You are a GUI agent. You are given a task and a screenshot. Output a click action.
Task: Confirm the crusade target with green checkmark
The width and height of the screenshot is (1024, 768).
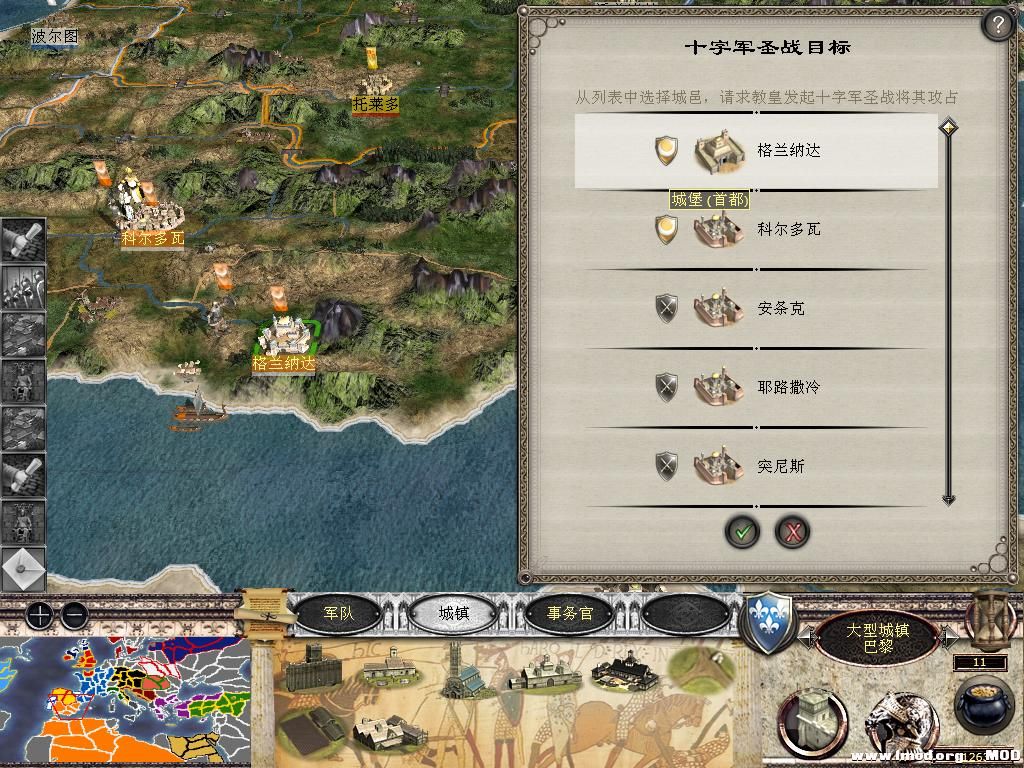(742, 532)
